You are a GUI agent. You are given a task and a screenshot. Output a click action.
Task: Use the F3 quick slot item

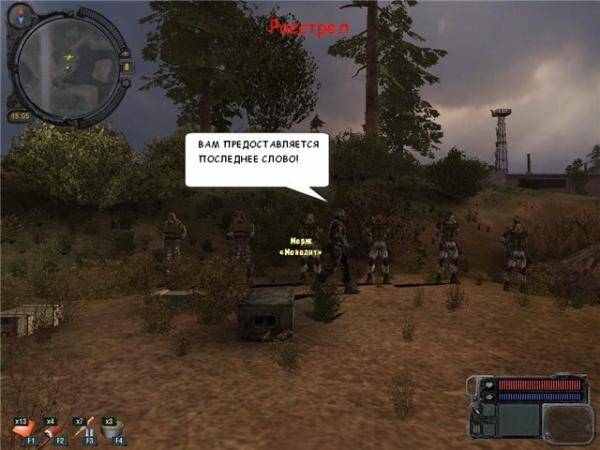click(82, 431)
